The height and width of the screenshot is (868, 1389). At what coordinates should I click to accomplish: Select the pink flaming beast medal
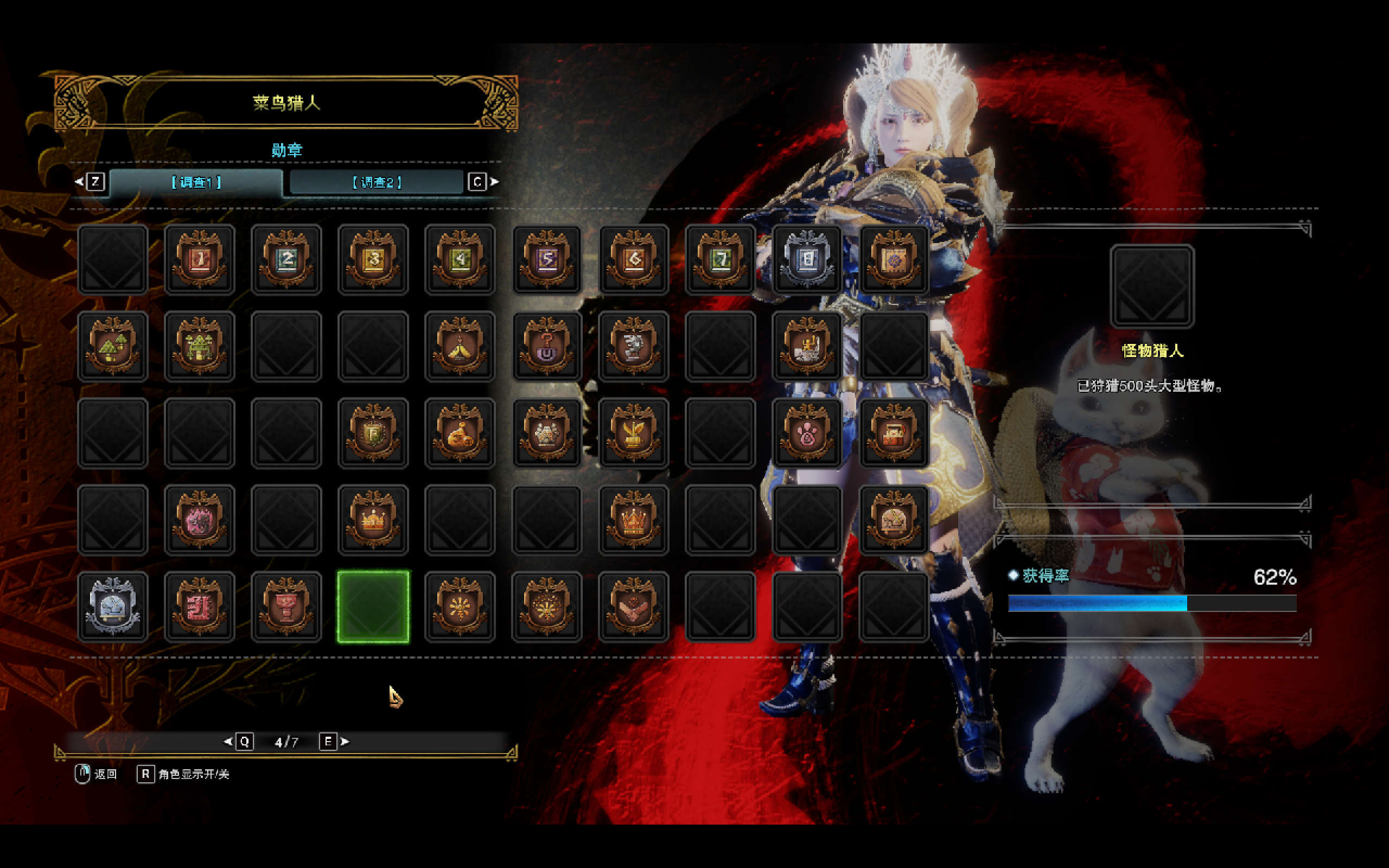tap(199, 520)
